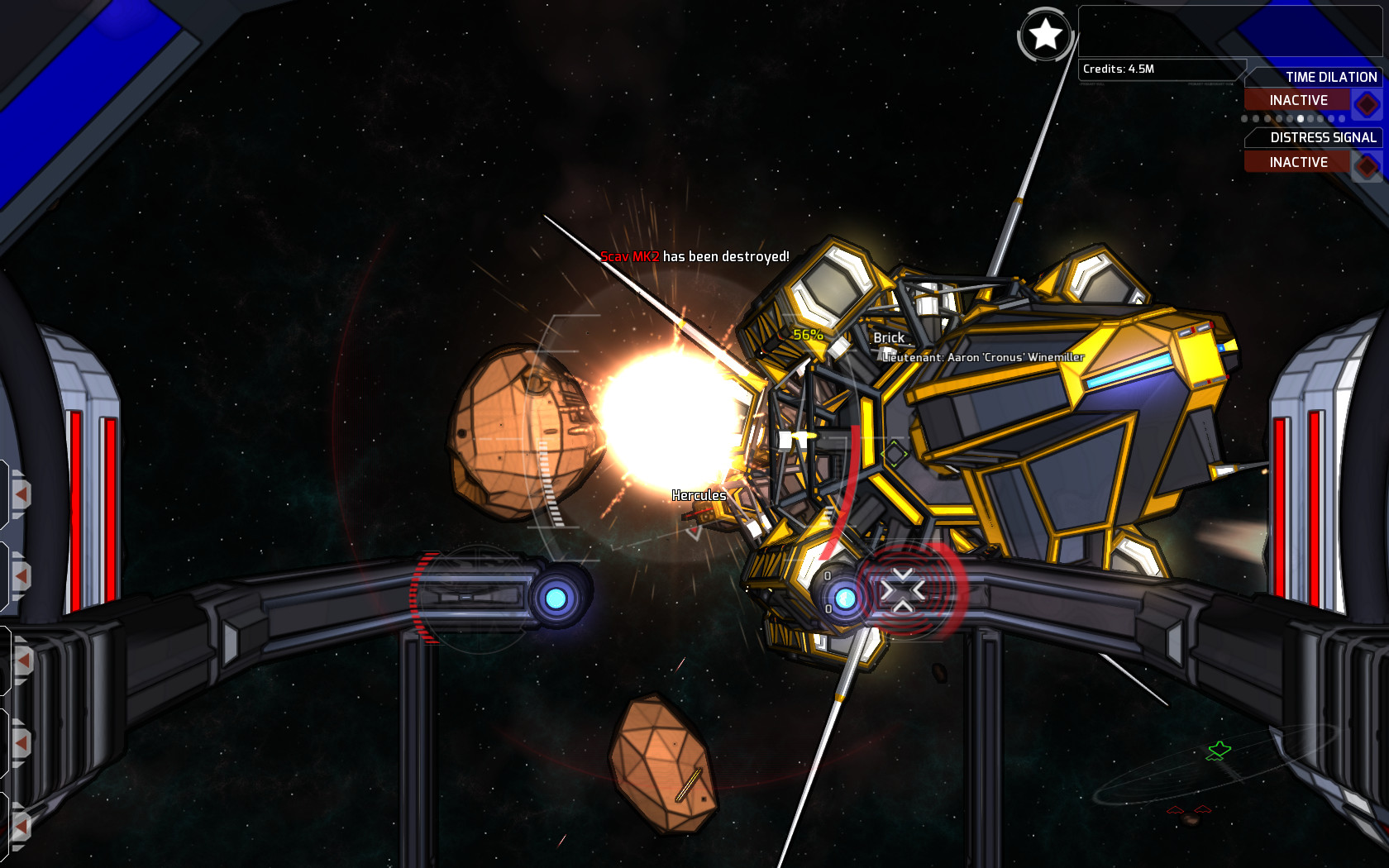1389x868 pixels.
Task: Click the green friendly ship icon on the radar
Action: coord(1219,751)
